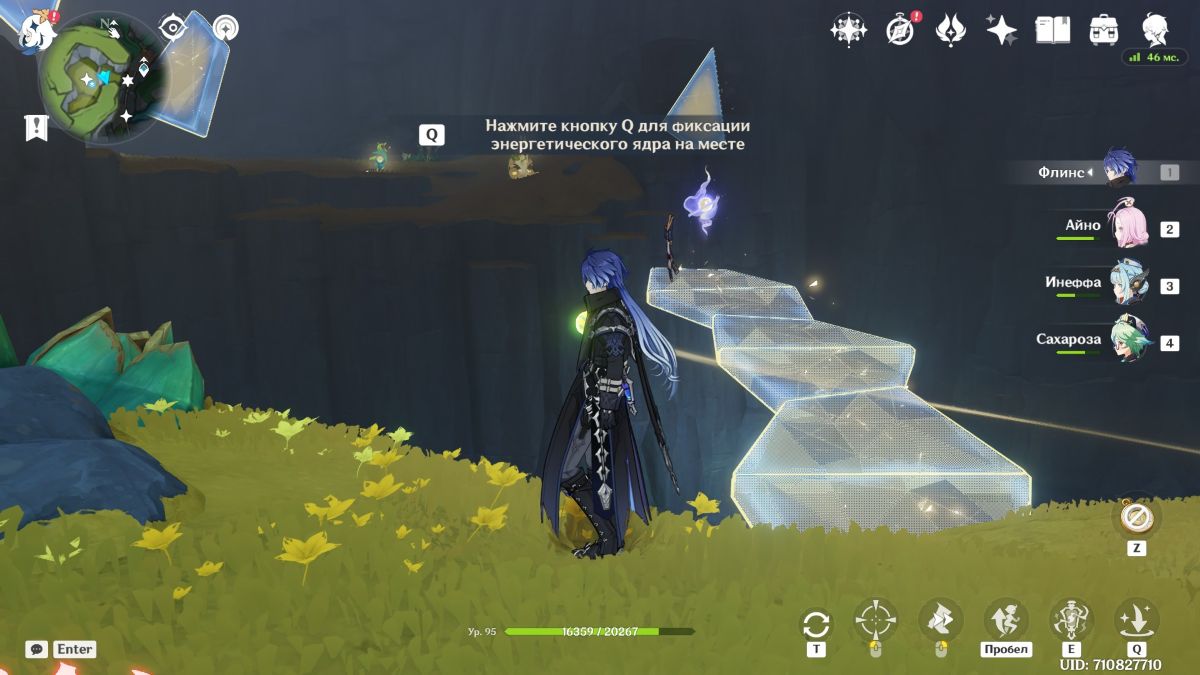Activate the crosshair aiming icon
The height and width of the screenshot is (675, 1200).
pos(875,620)
